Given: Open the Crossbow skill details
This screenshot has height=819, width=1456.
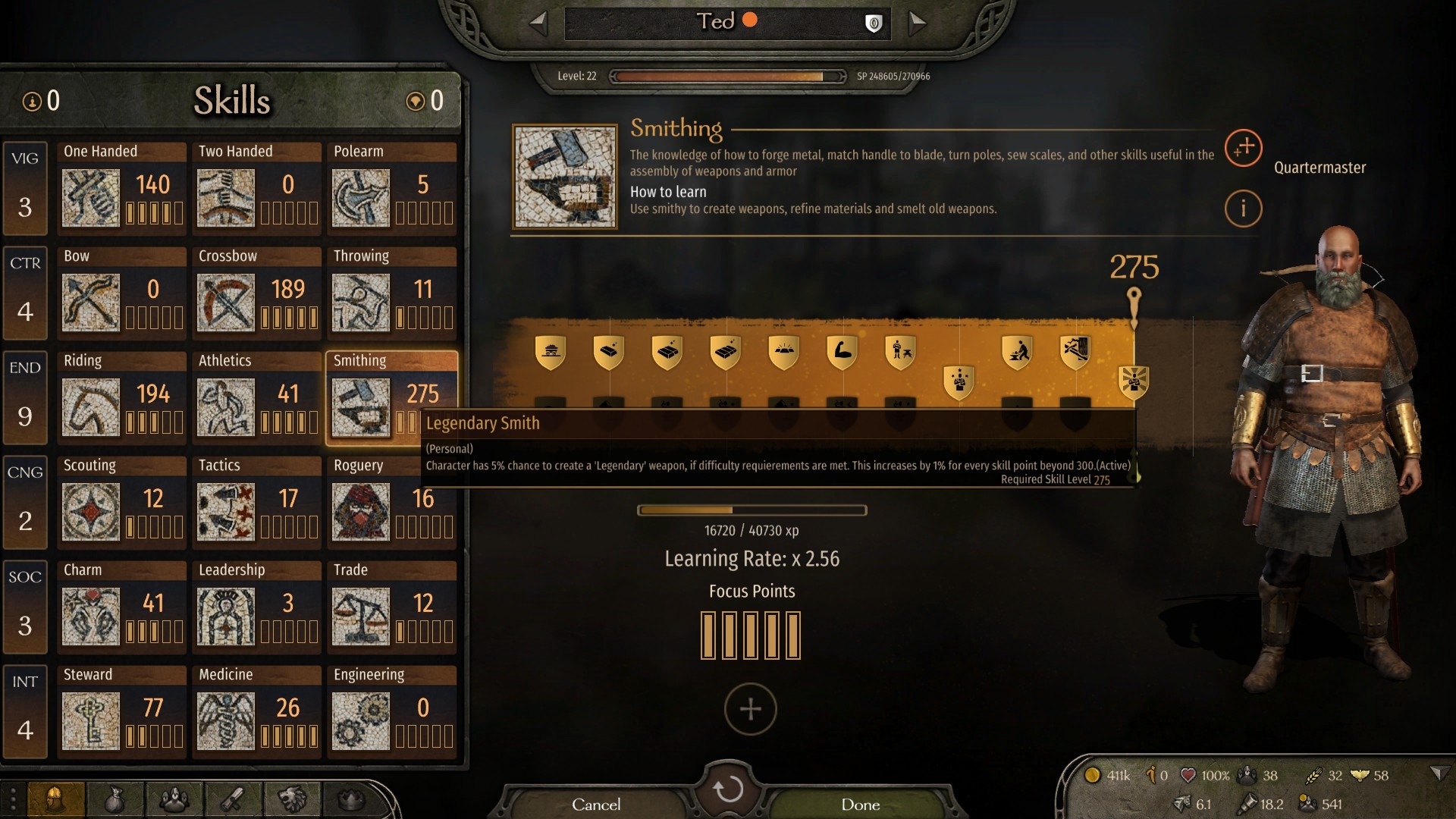Looking at the screenshot, I should tap(257, 290).
